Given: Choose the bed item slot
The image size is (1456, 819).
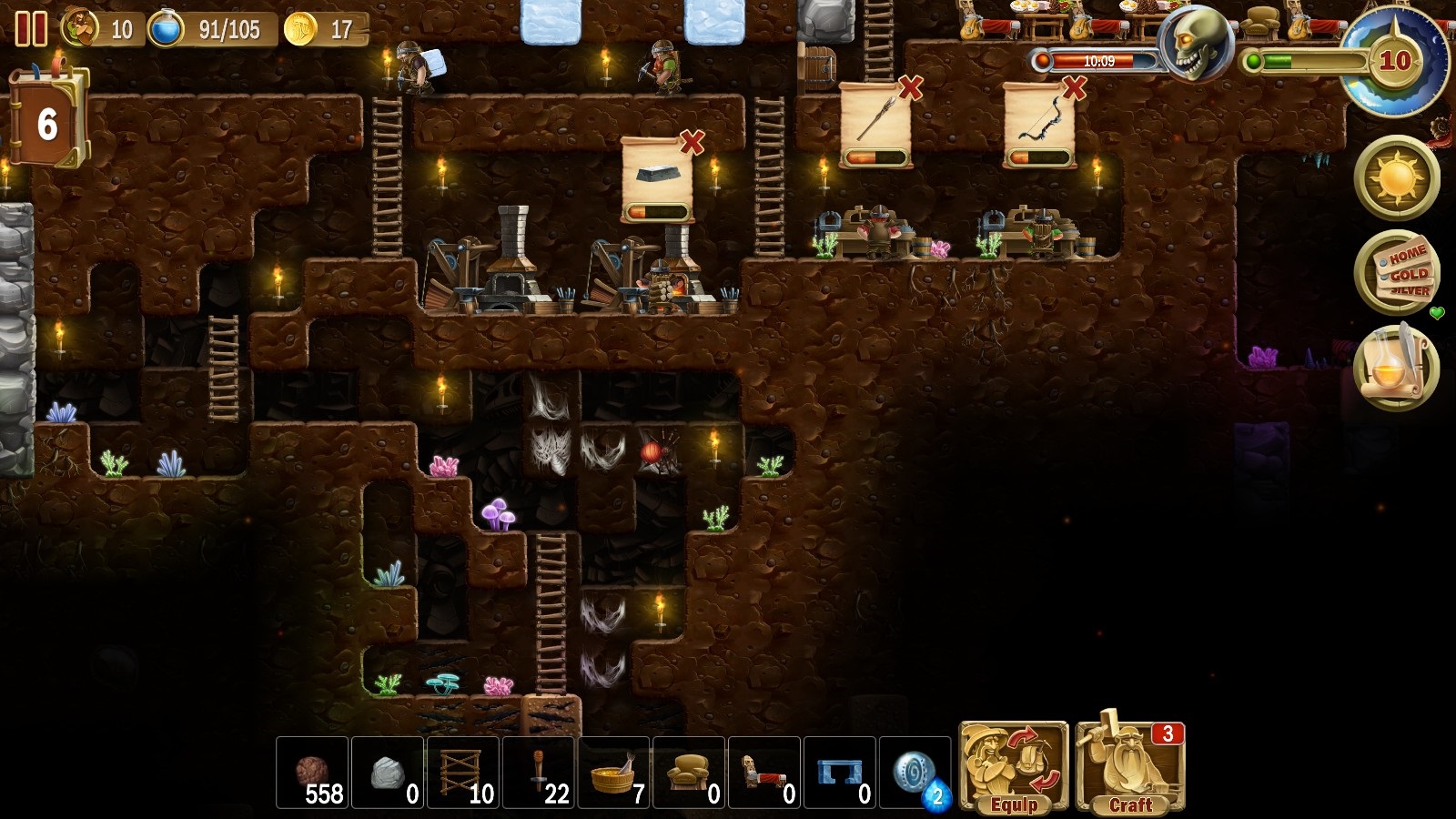Looking at the screenshot, I should coord(765,773).
